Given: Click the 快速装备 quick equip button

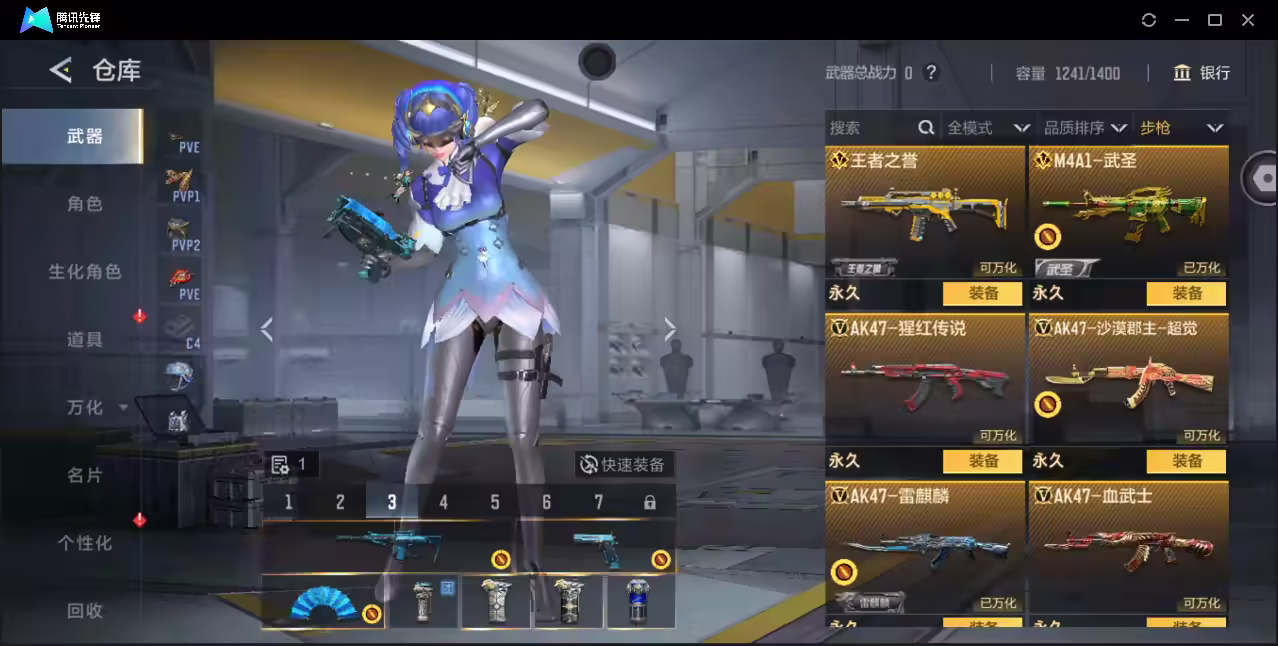Looking at the screenshot, I should point(624,465).
